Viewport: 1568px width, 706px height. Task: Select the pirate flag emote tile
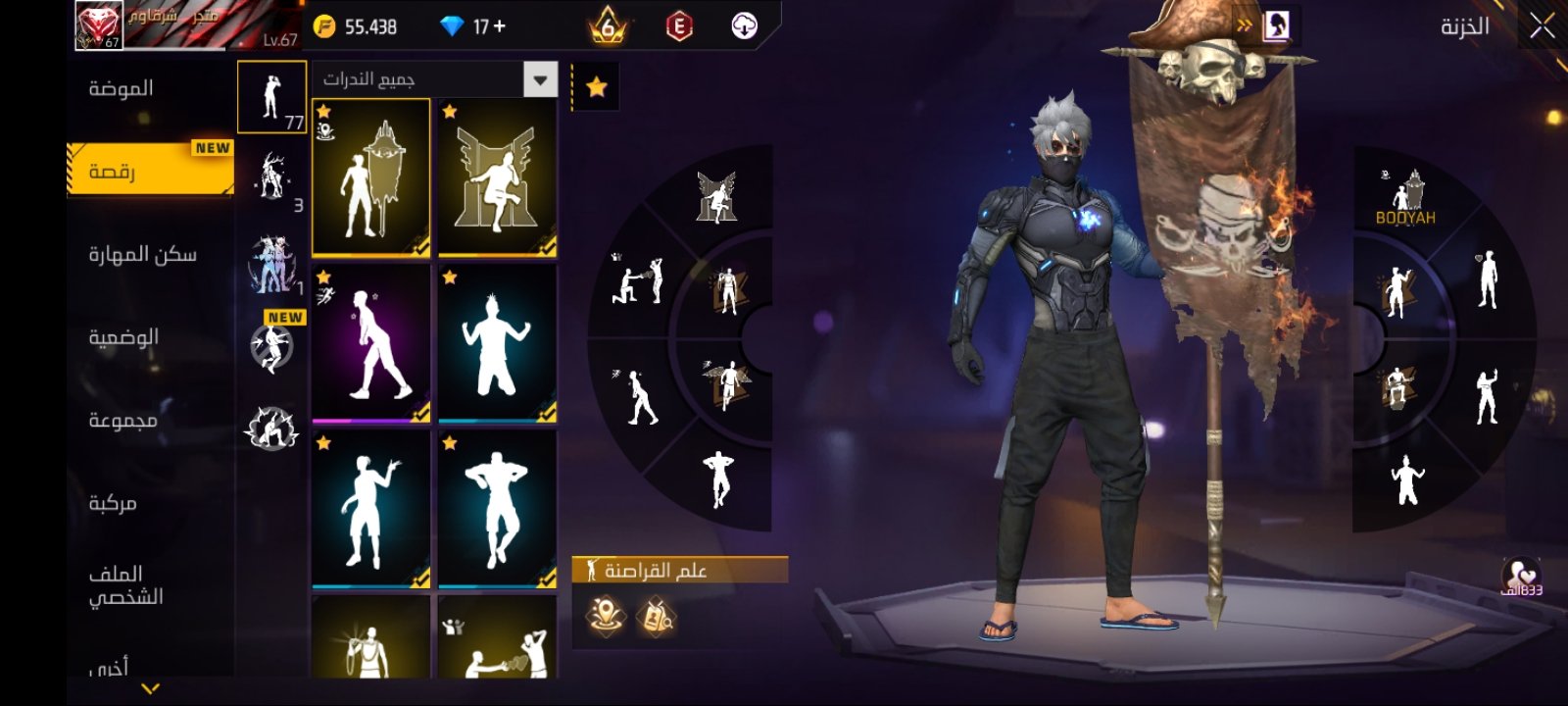click(370, 177)
